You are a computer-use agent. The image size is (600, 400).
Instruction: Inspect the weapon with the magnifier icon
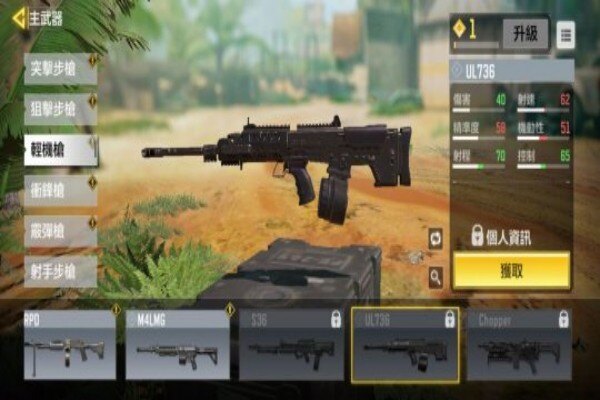(x=436, y=273)
